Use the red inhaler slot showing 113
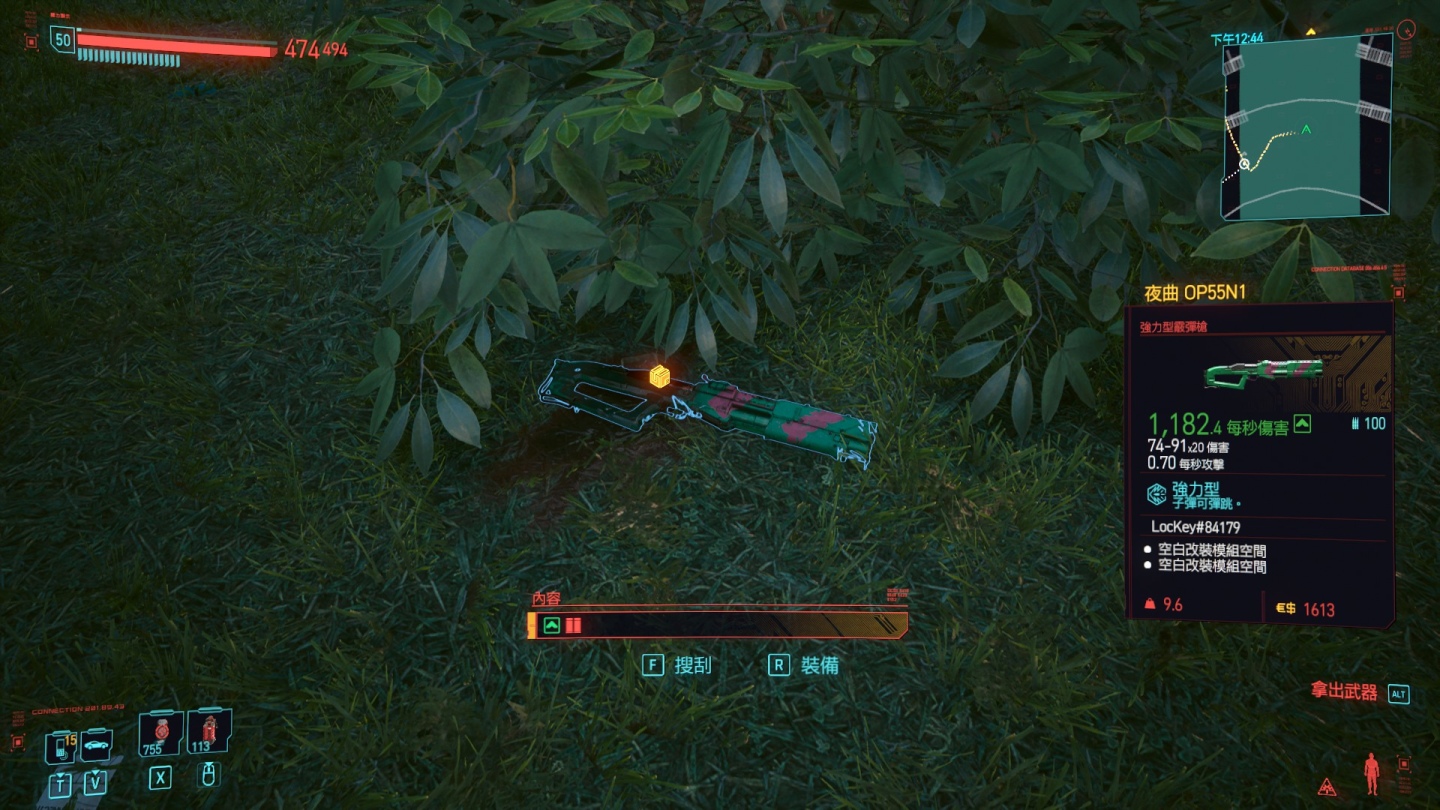 click(x=207, y=732)
